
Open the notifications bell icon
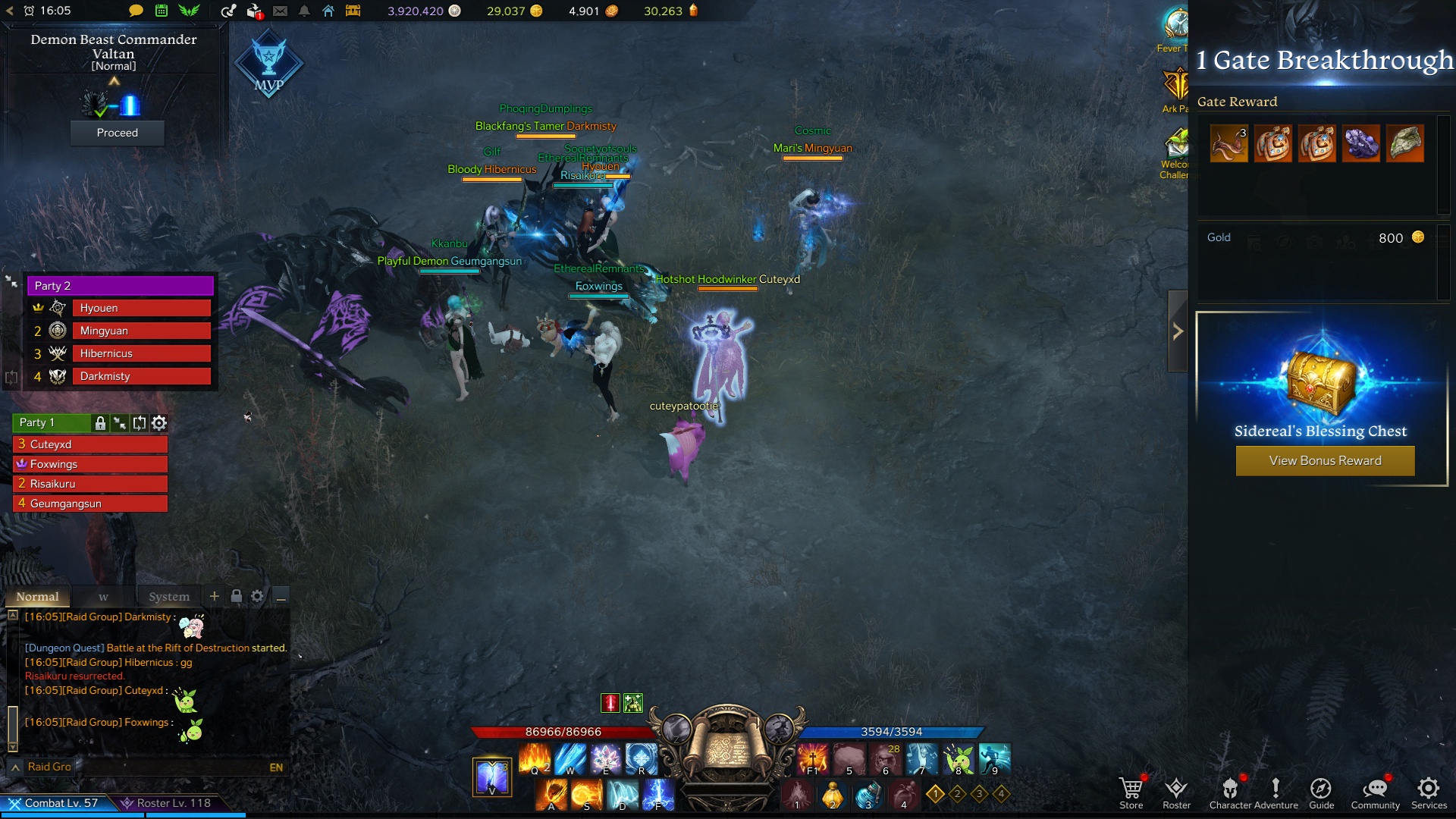[x=306, y=11]
